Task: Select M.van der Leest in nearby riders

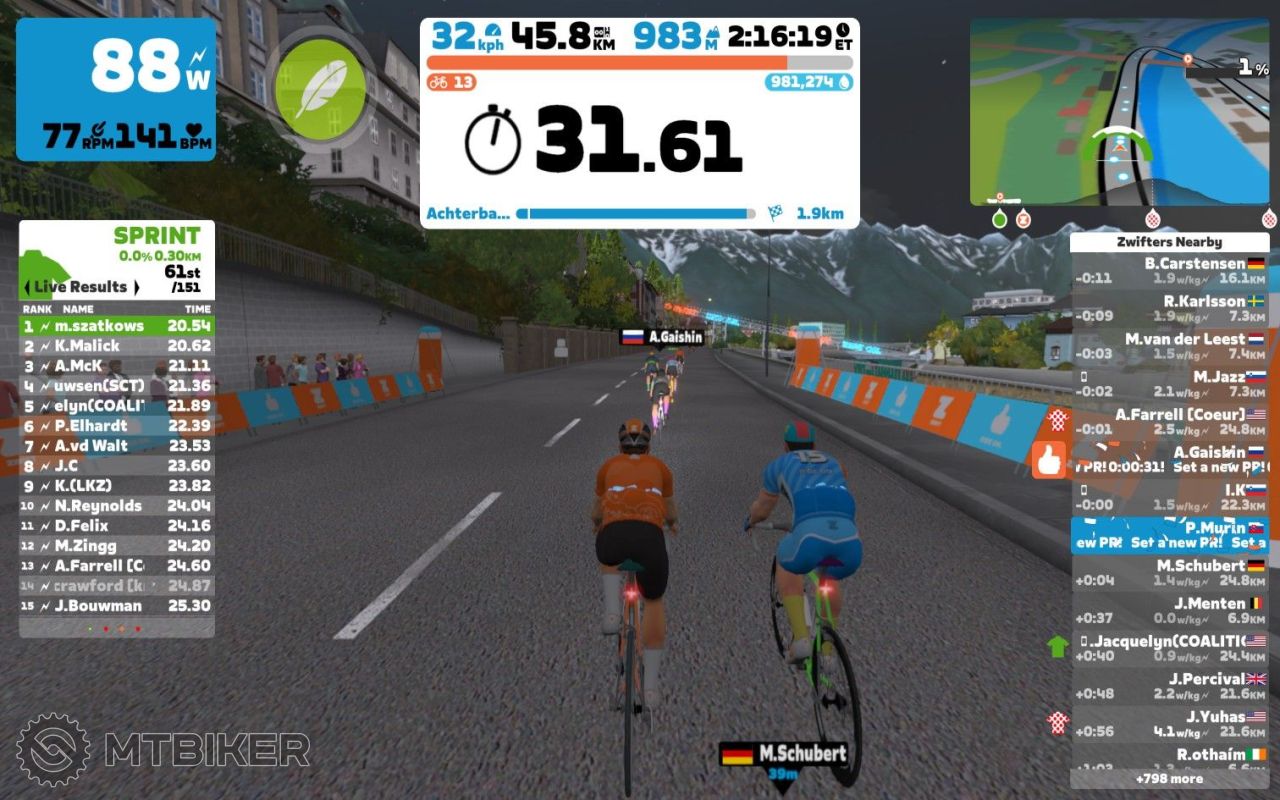Action: 1170,346
